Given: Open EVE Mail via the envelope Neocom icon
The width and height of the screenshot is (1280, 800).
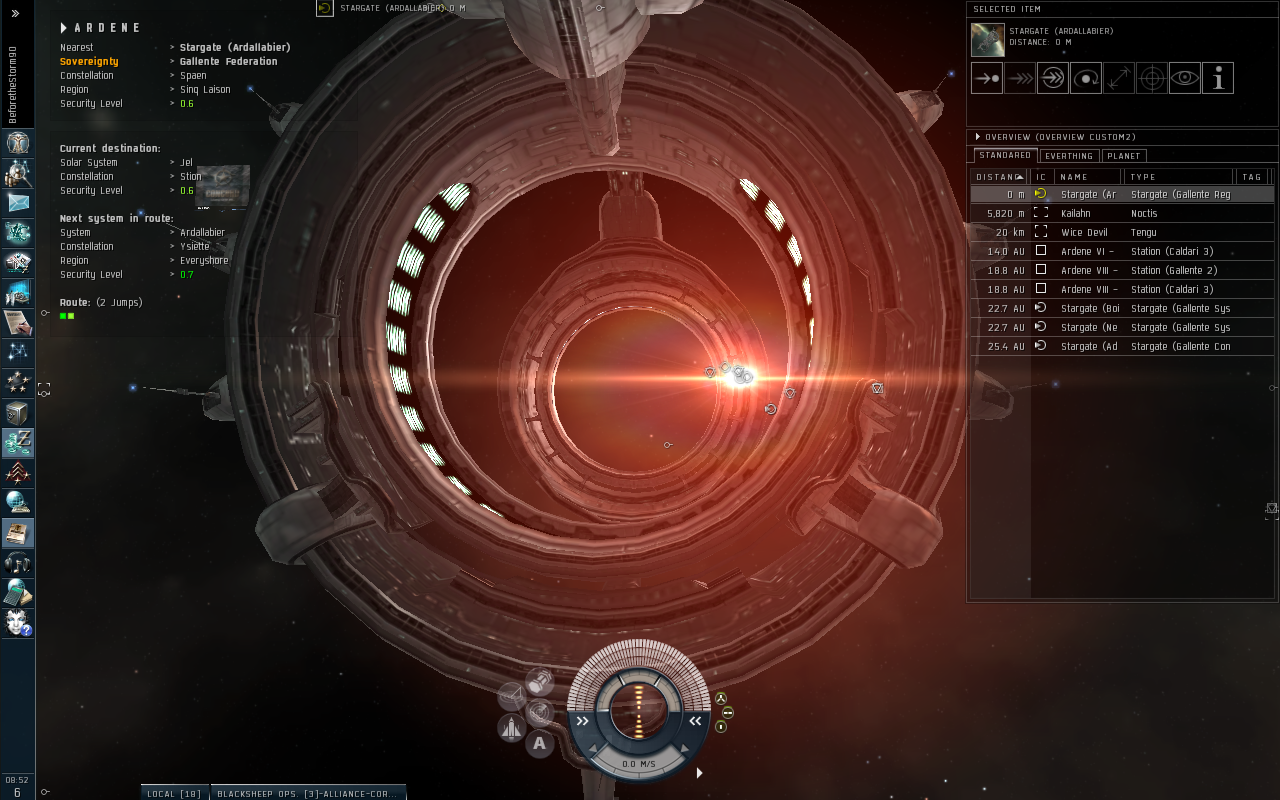Looking at the screenshot, I should pos(18,204).
